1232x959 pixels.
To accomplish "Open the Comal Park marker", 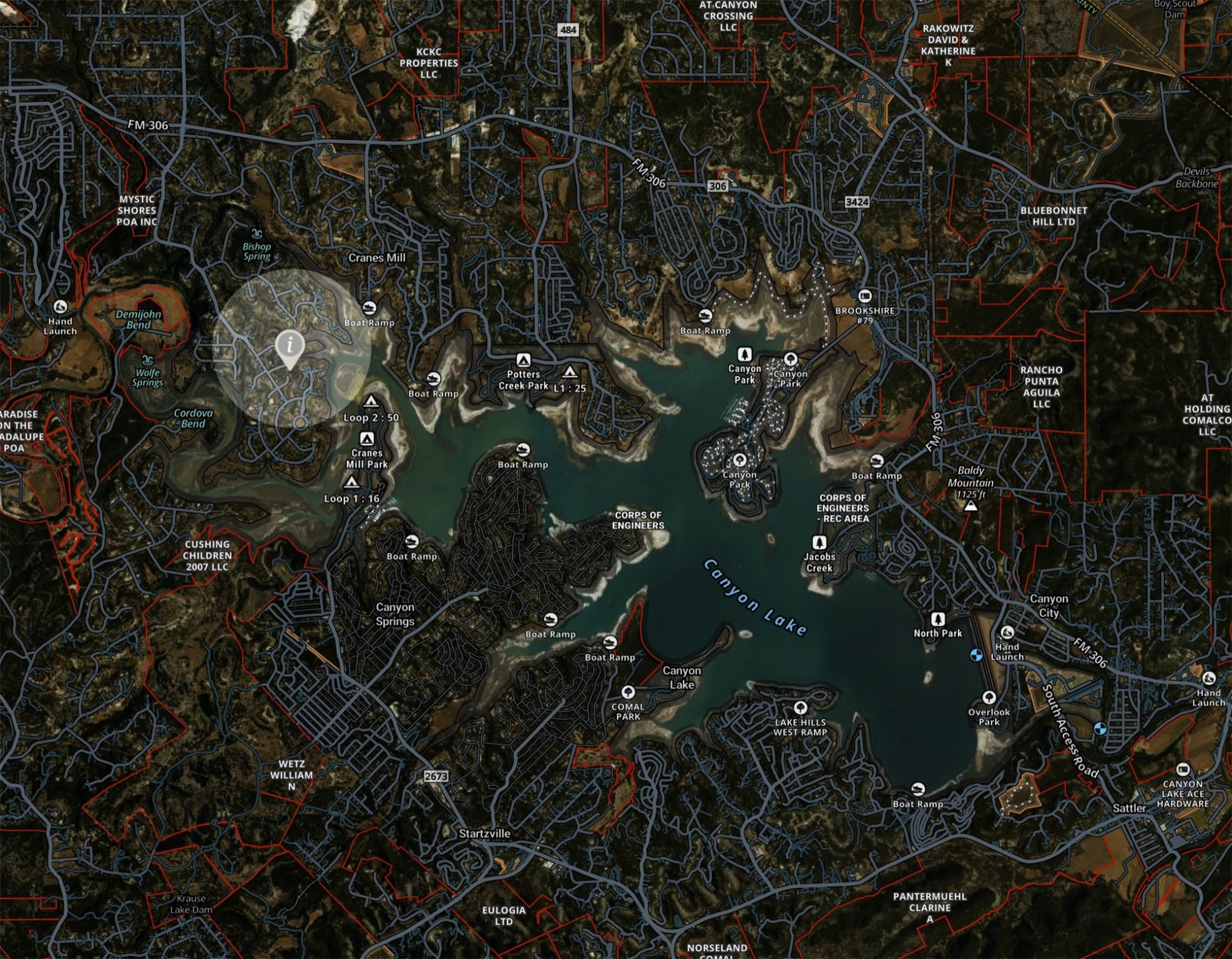I will click(628, 692).
